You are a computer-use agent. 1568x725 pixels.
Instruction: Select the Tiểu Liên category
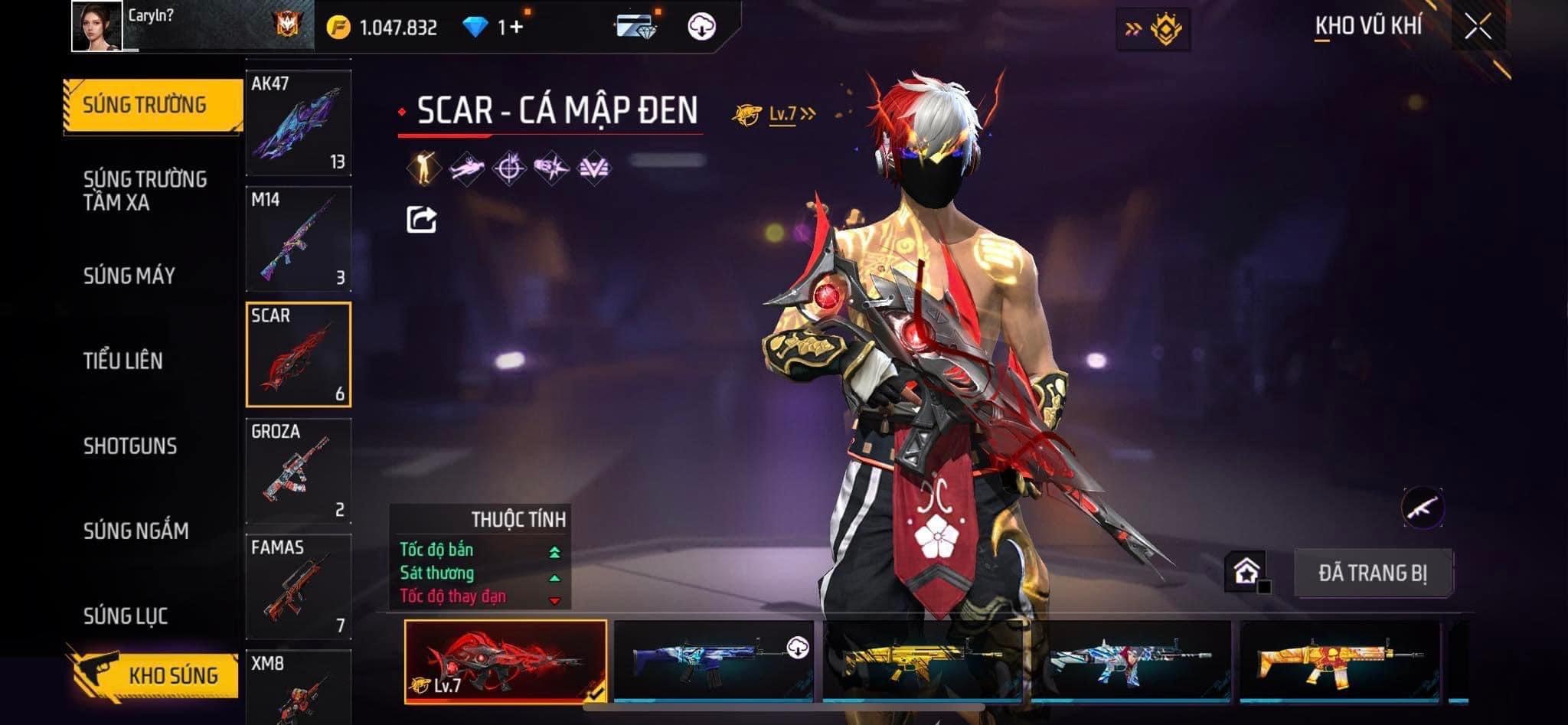pos(123,361)
